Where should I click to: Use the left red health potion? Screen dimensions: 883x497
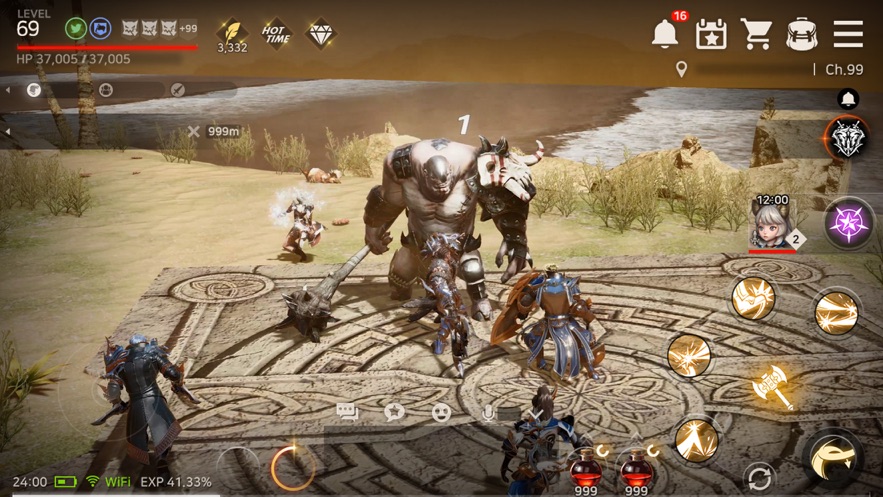(586, 466)
